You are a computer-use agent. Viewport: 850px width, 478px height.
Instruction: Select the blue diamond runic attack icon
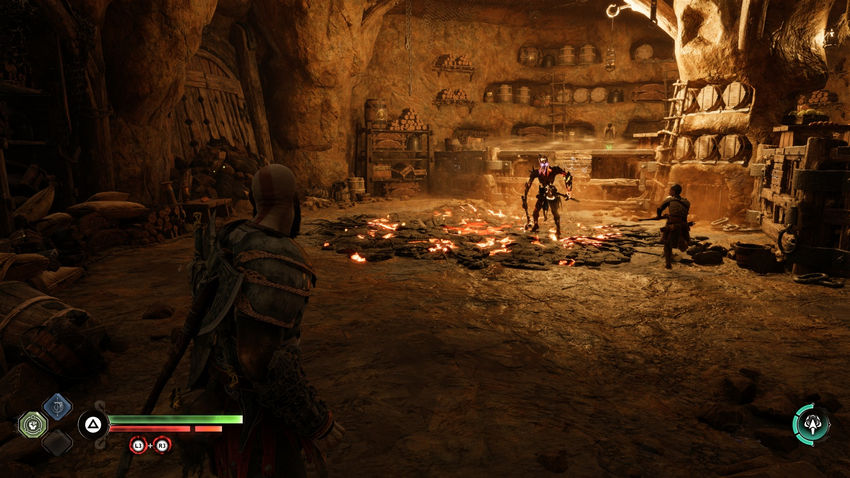(x=57, y=407)
